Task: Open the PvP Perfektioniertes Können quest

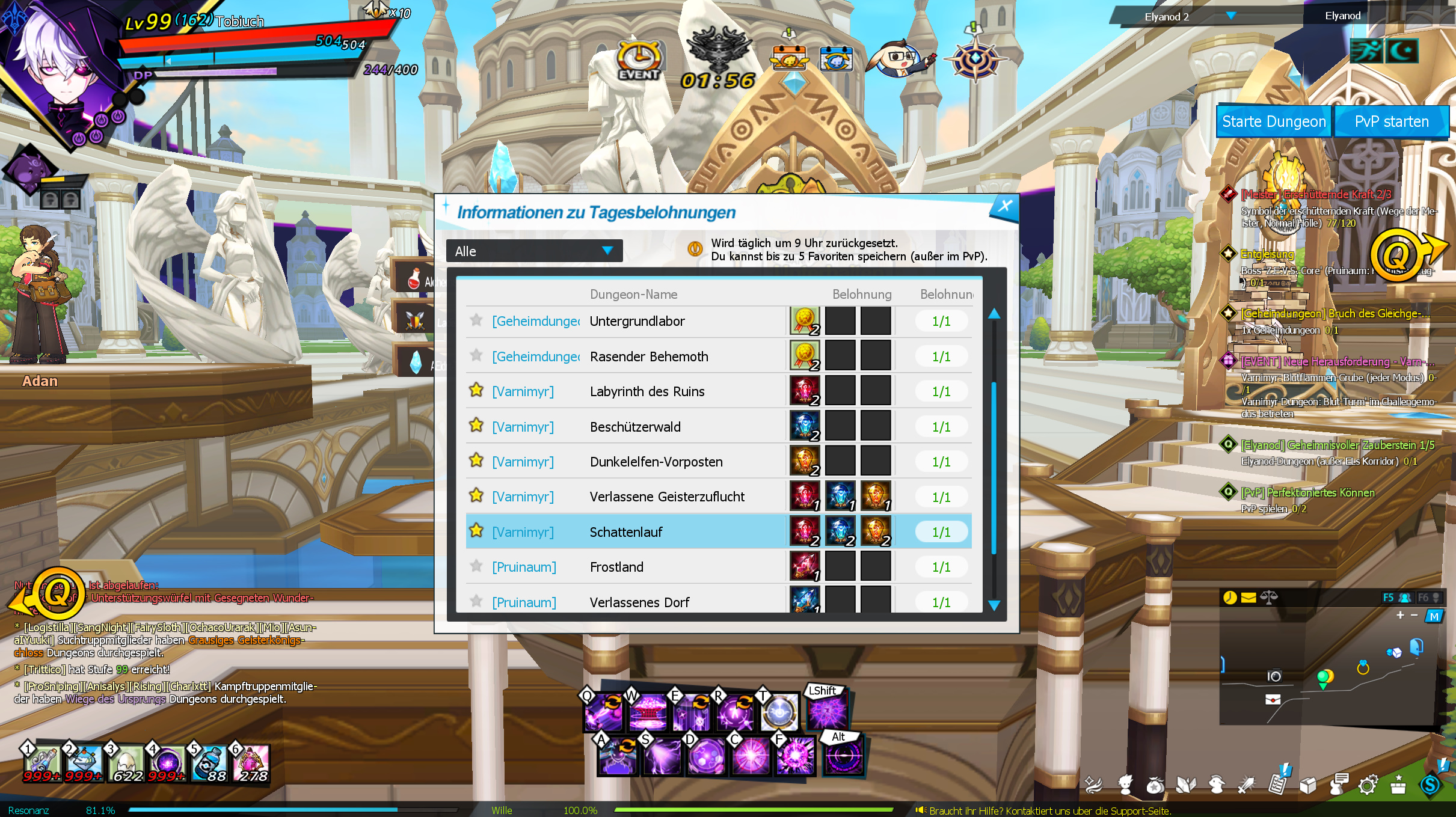Action: [x=1307, y=493]
